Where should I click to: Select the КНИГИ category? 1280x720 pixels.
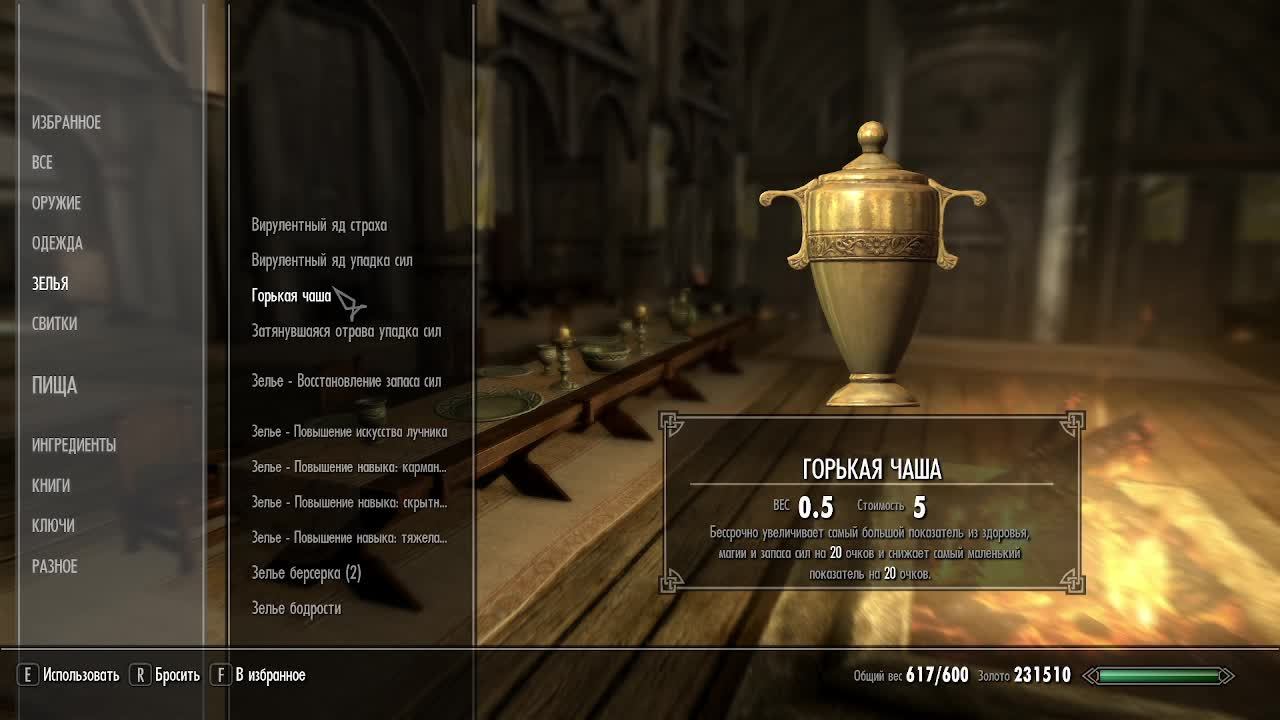tap(51, 485)
